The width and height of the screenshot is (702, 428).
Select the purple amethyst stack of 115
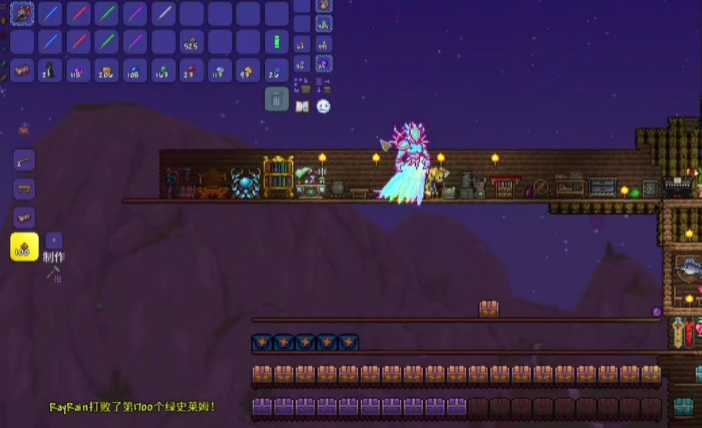(x=77, y=70)
